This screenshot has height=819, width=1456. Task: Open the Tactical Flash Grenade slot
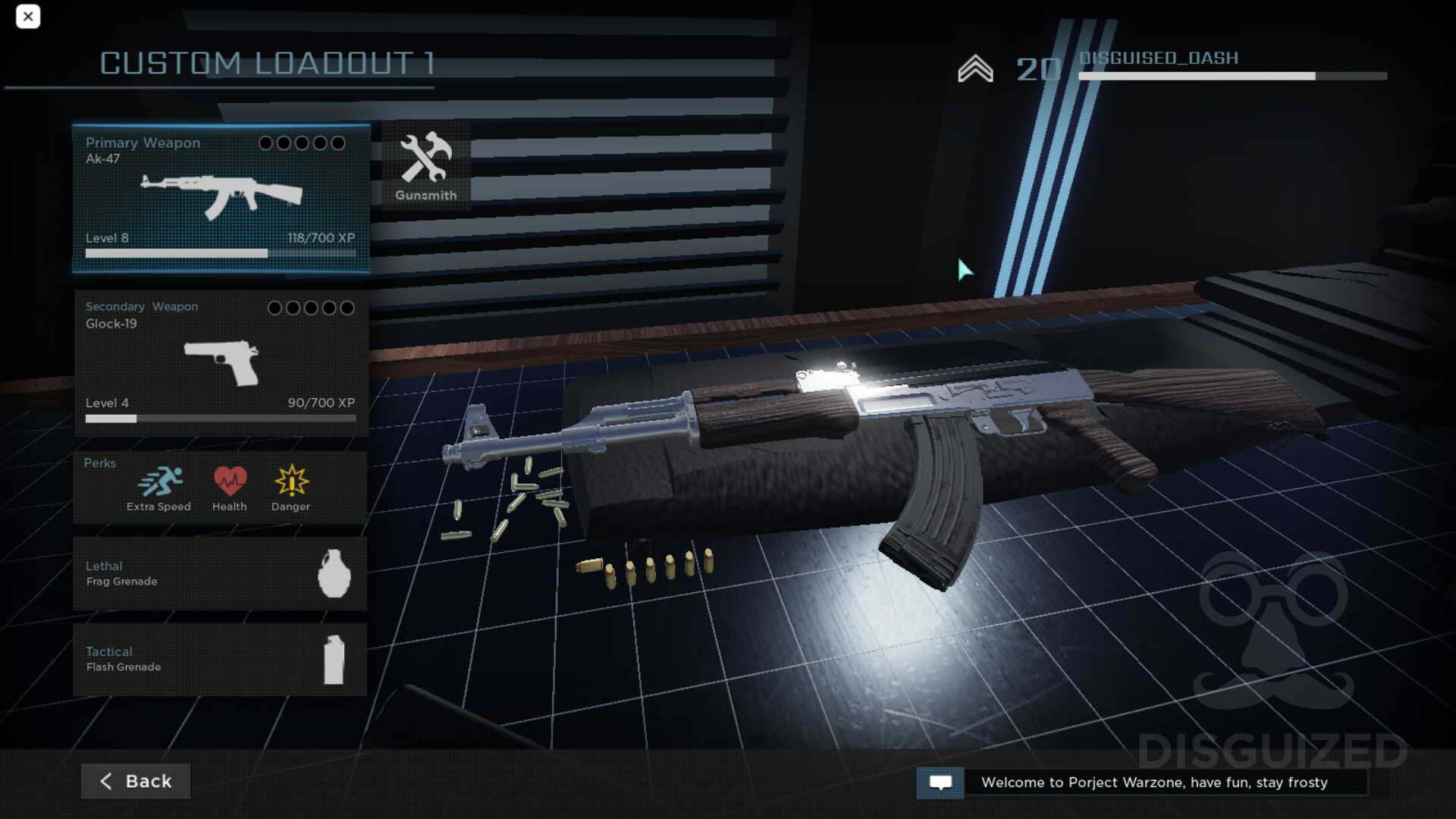click(x=220, y=660)
